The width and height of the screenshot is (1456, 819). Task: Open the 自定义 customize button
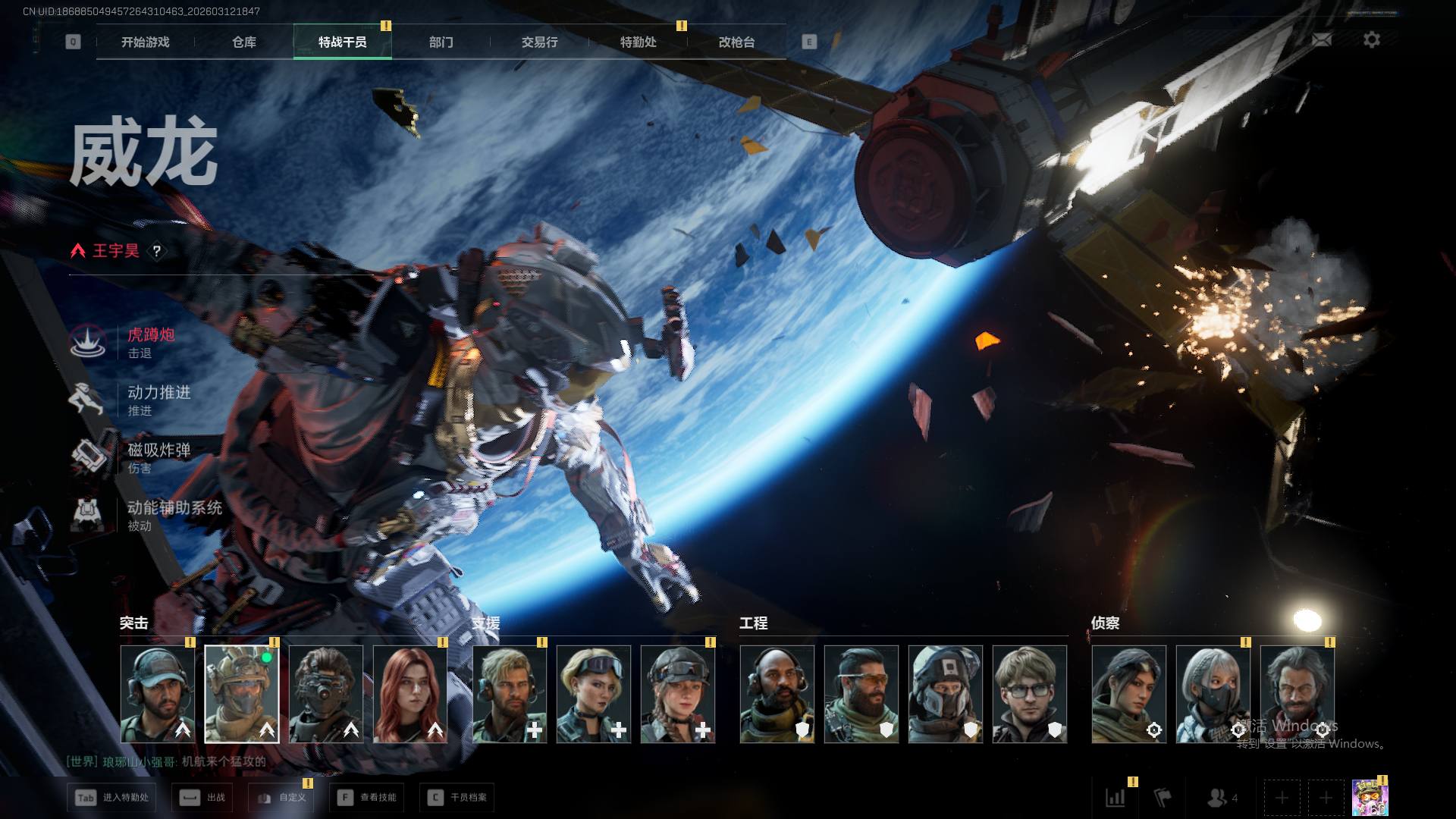[281, 798]
